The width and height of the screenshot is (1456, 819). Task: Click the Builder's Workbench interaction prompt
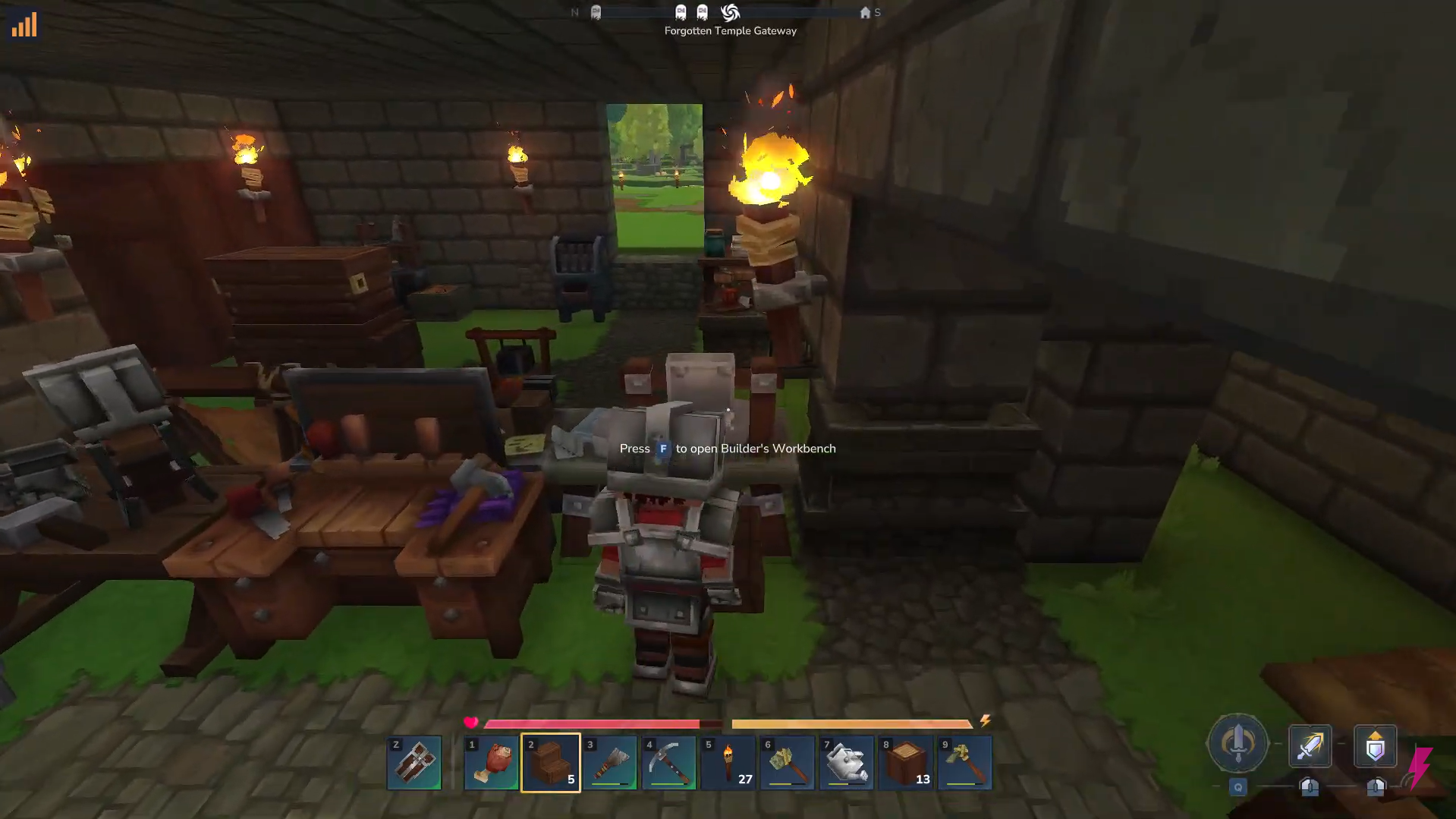tap(727, 449)
